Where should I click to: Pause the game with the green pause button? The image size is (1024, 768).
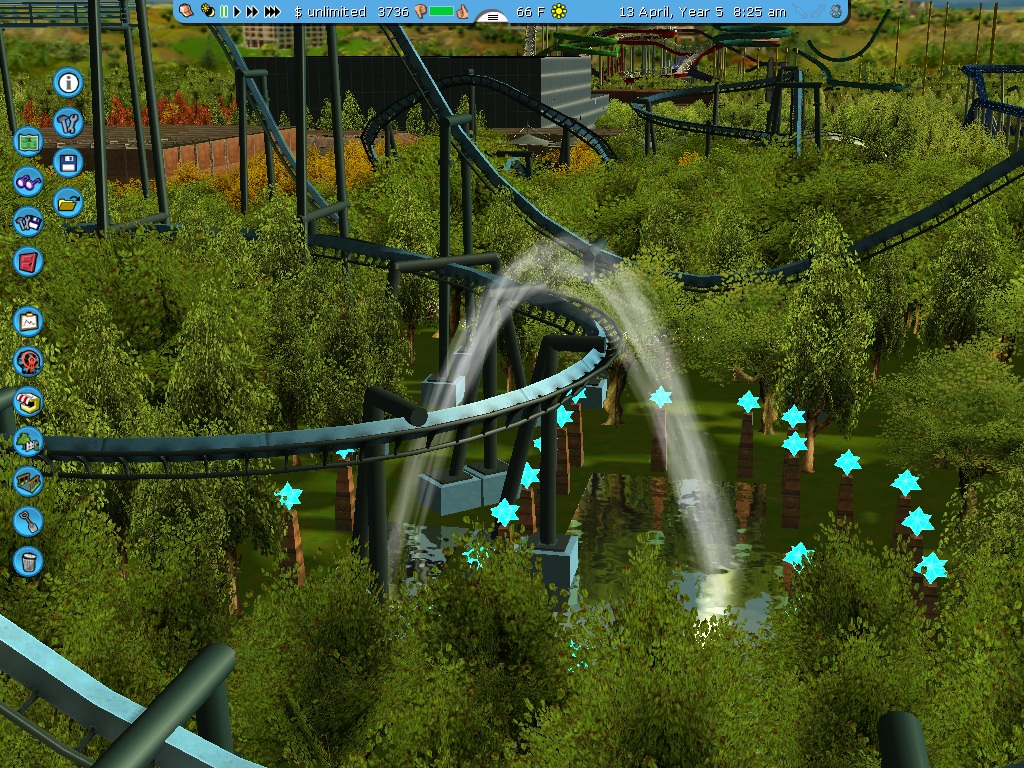click(x=224, y=11)
